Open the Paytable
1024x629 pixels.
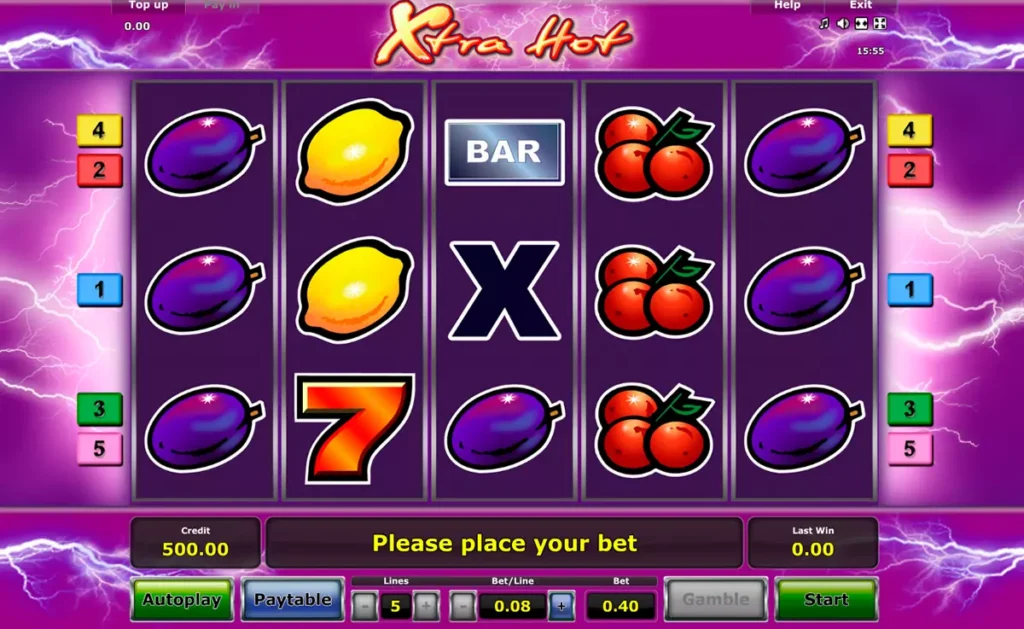tap(292, 600)
